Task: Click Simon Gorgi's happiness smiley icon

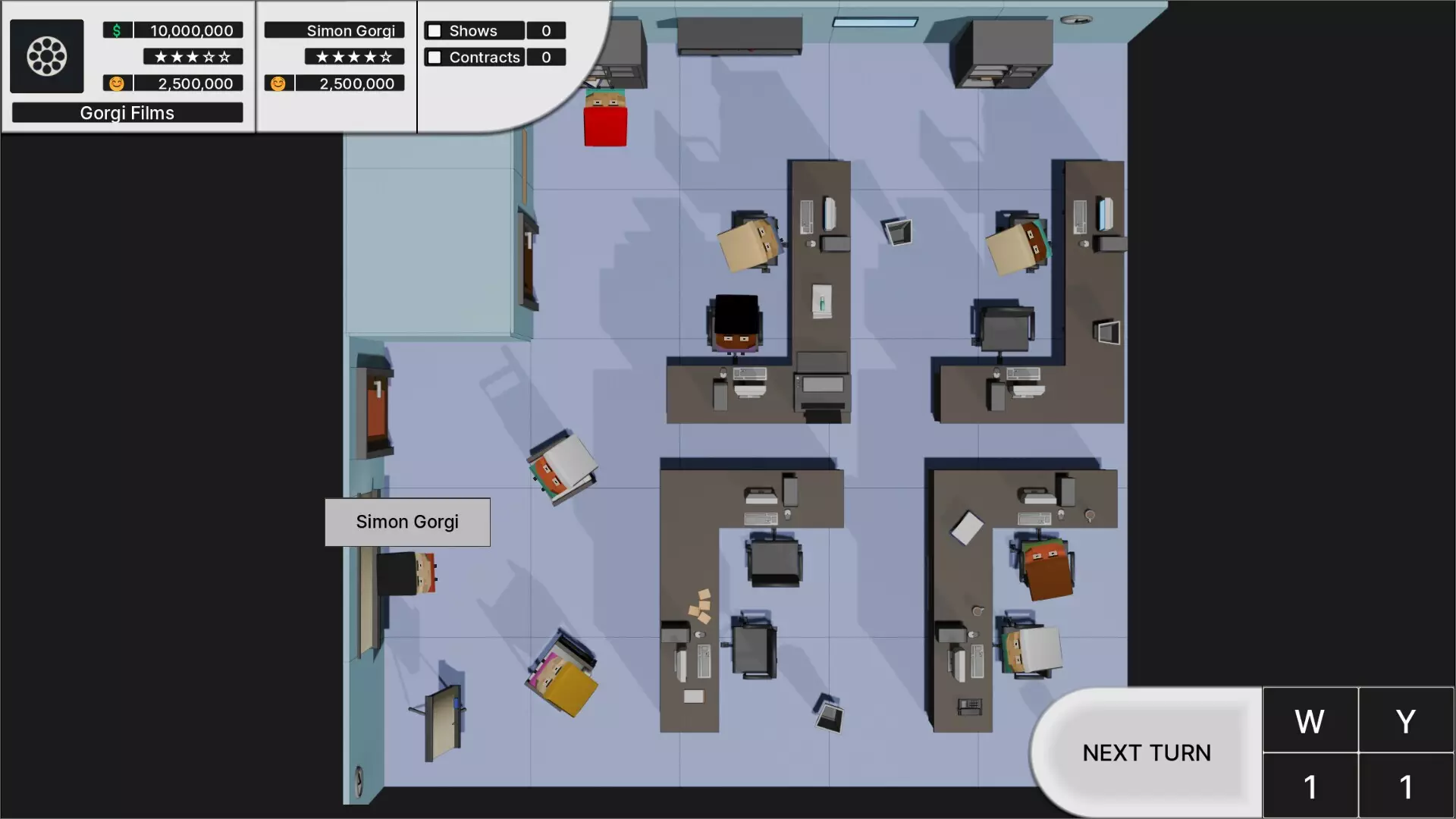Action: pyautogui.click(x=278, y=83)
